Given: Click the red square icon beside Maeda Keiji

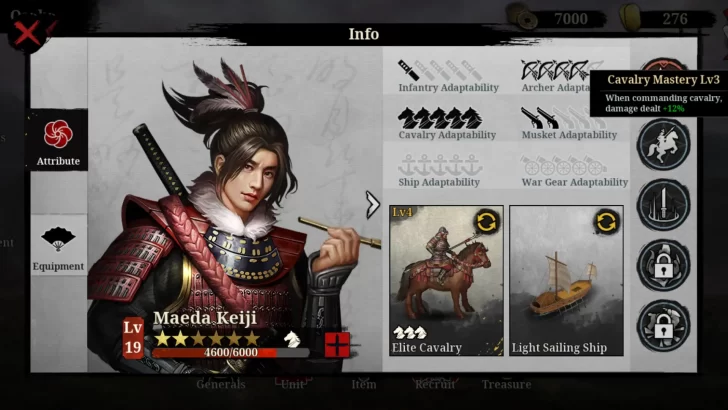Looking at the screenshot, I should coord(337,344).
